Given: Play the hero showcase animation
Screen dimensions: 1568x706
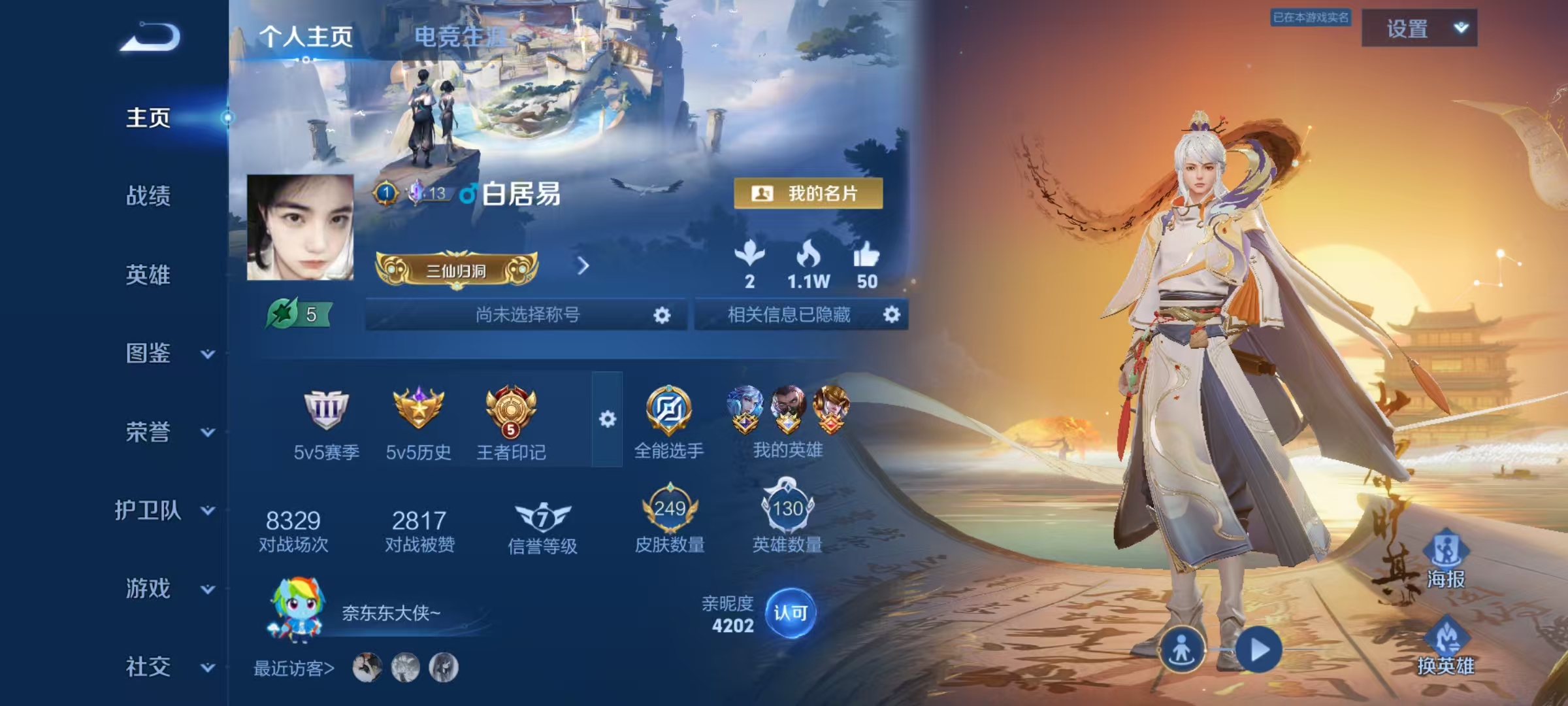Looking at the screenshot, I should 1258,650.
